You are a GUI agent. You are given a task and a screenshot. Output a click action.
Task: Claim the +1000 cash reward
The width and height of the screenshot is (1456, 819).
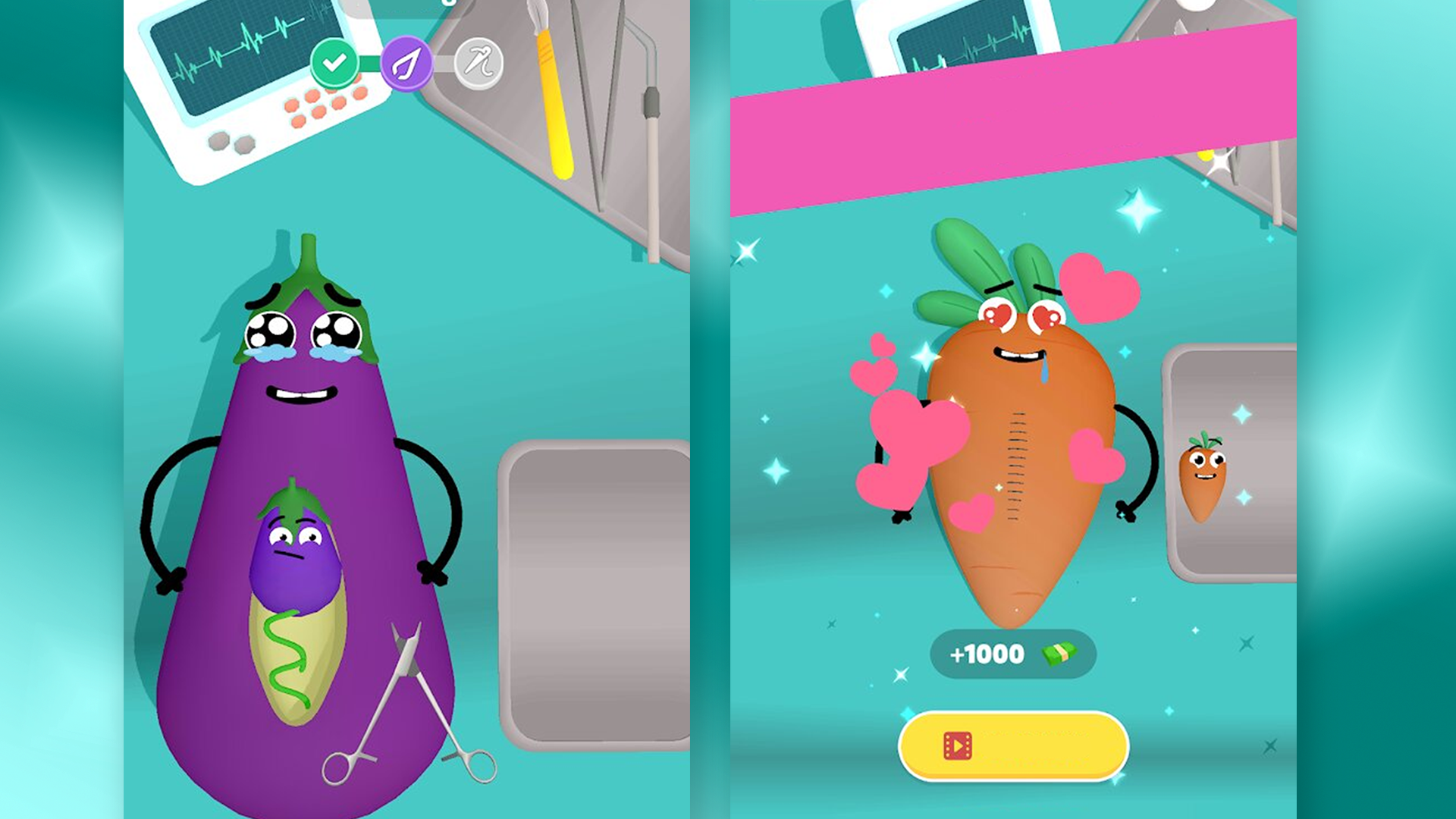1012,652
